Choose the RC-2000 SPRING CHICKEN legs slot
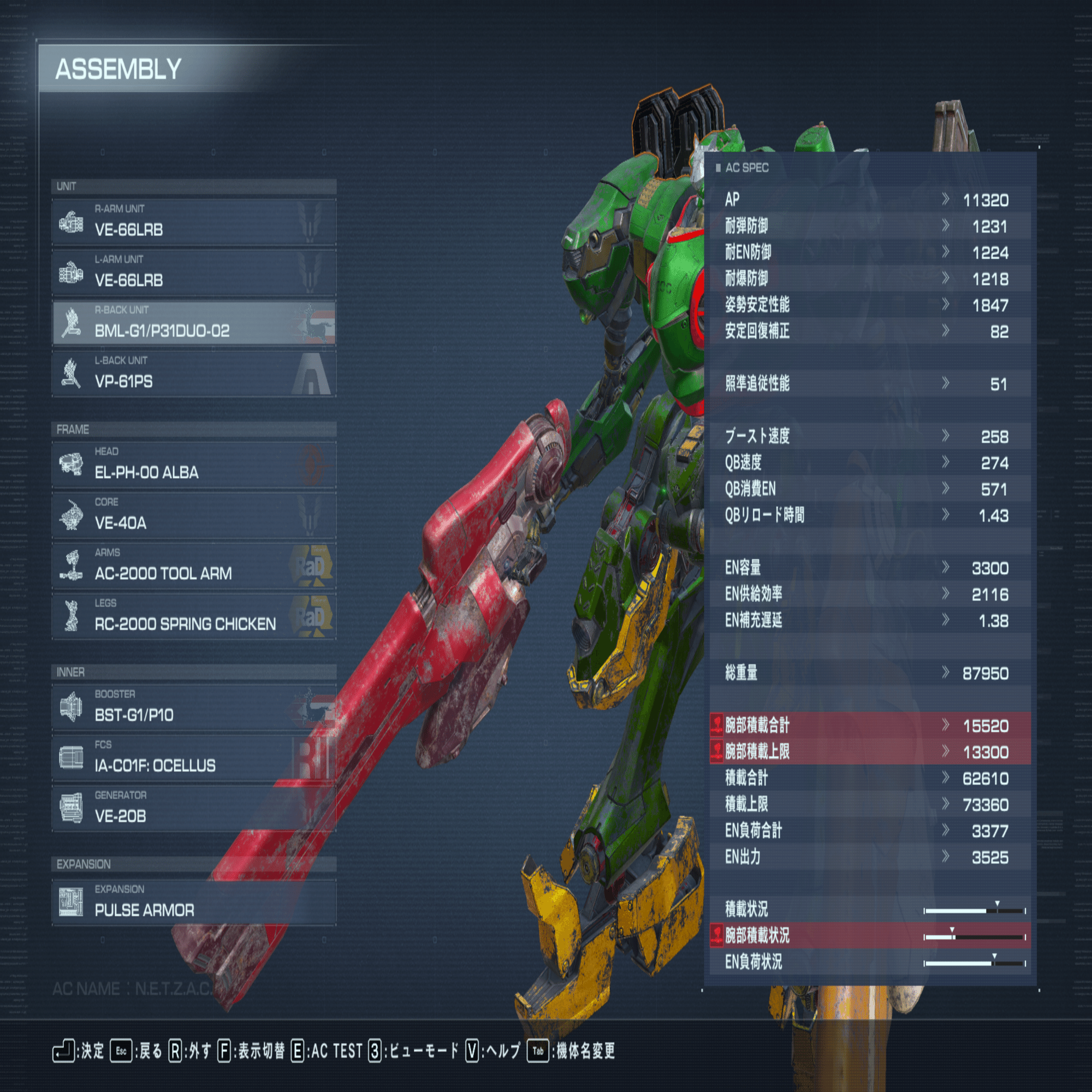The height and width of the screenshot is (1092, 1092). click(x=194, y=616)
